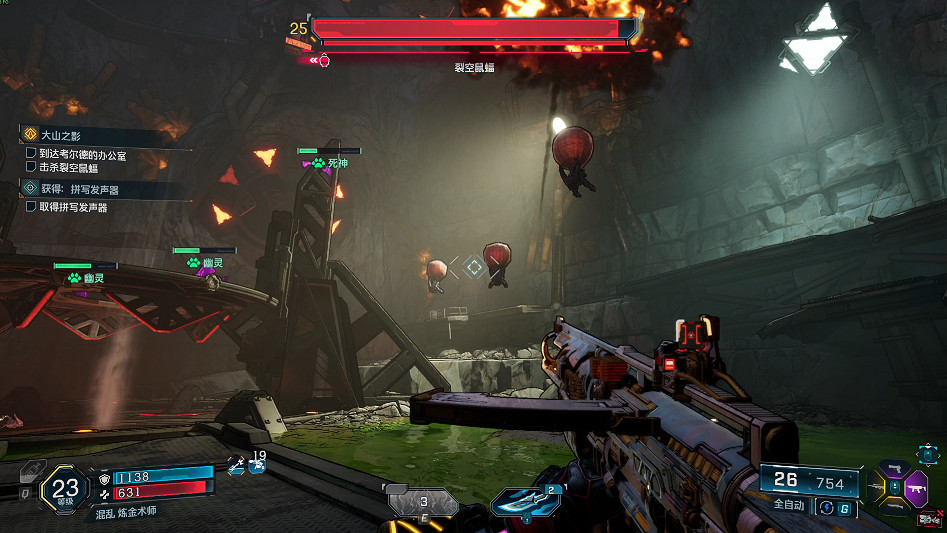Click the 获得: 拼写发声器 side quest header
947x533 pixels.
tap(78, 188)
